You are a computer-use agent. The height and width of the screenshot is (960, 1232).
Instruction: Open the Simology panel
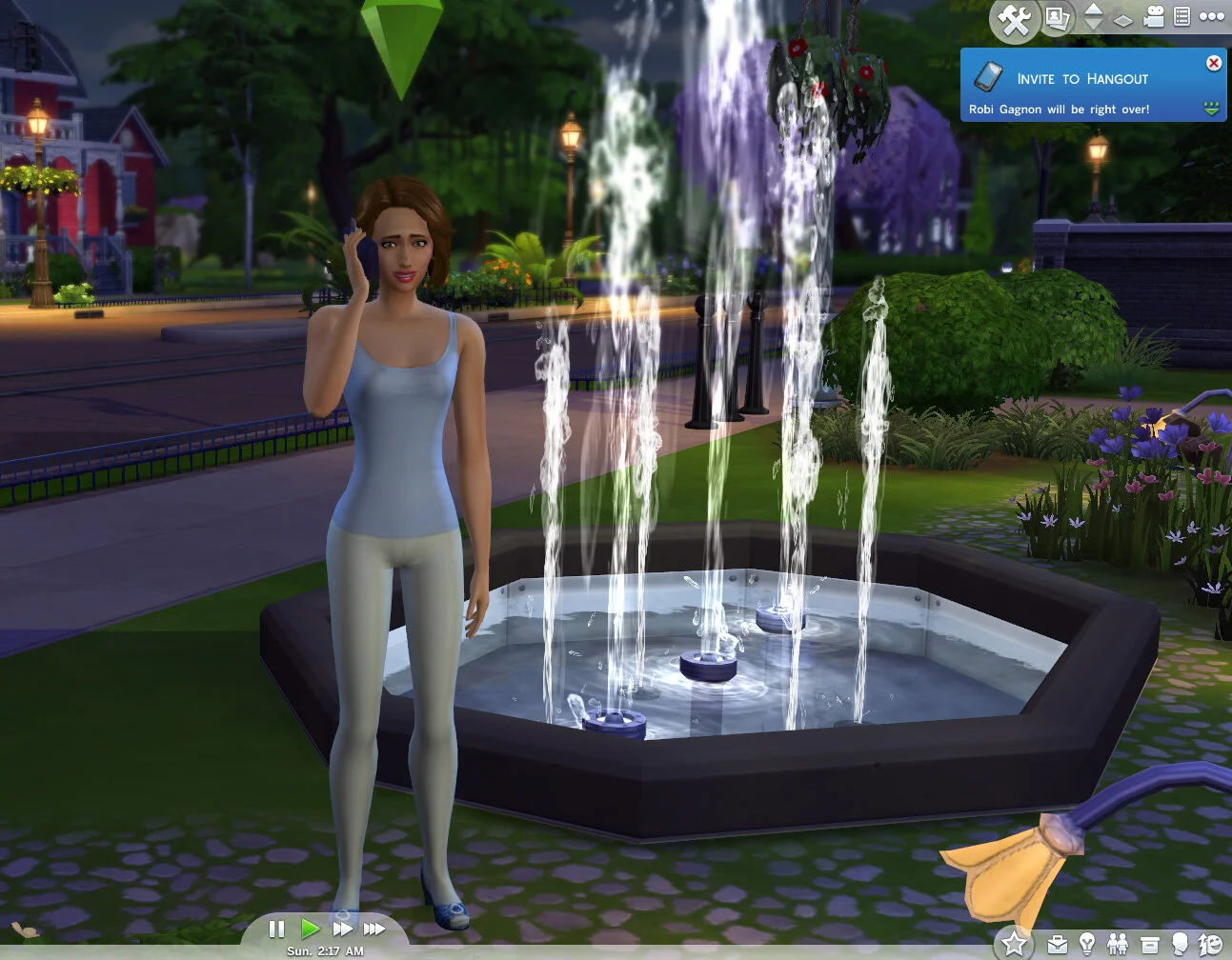tap(1181, 944)
